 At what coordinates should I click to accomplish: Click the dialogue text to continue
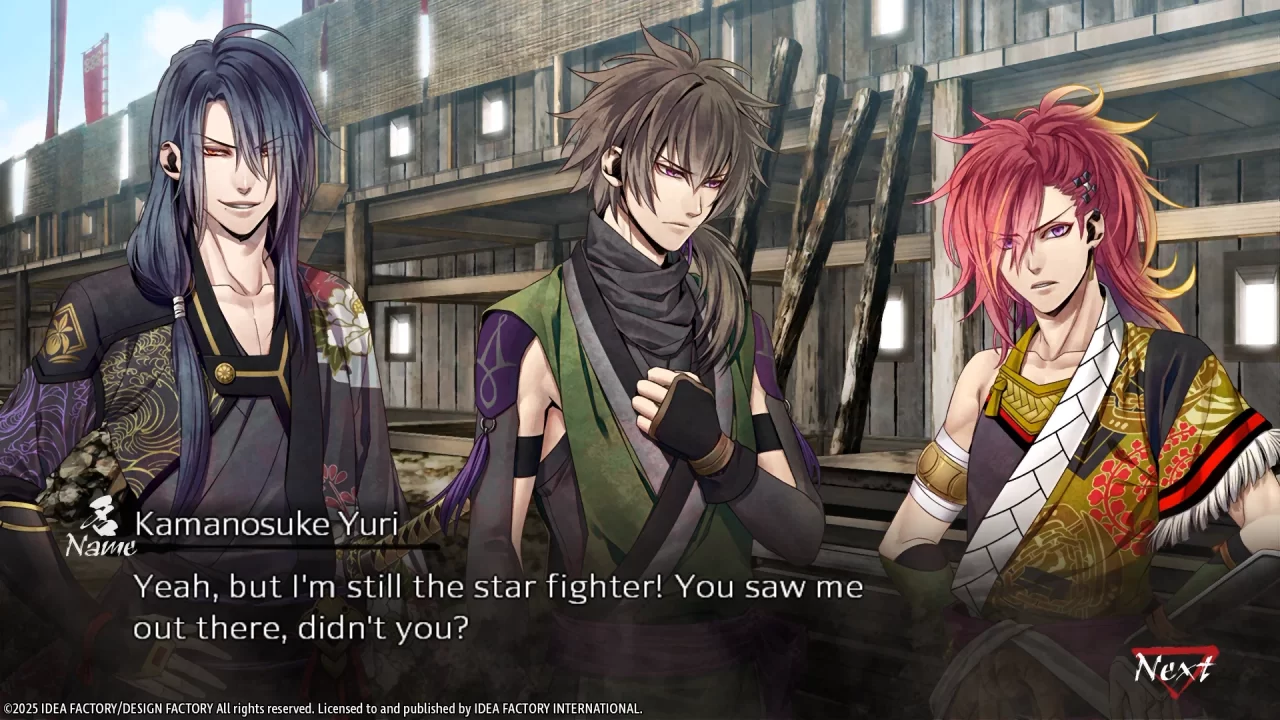pyautogui.click(x=500, y=605)
